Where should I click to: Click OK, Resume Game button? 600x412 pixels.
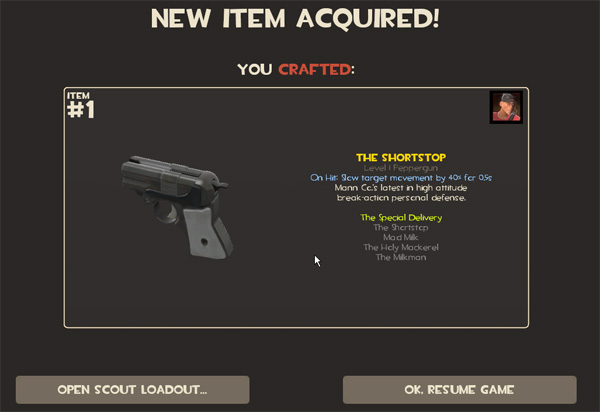coord(459,389)
